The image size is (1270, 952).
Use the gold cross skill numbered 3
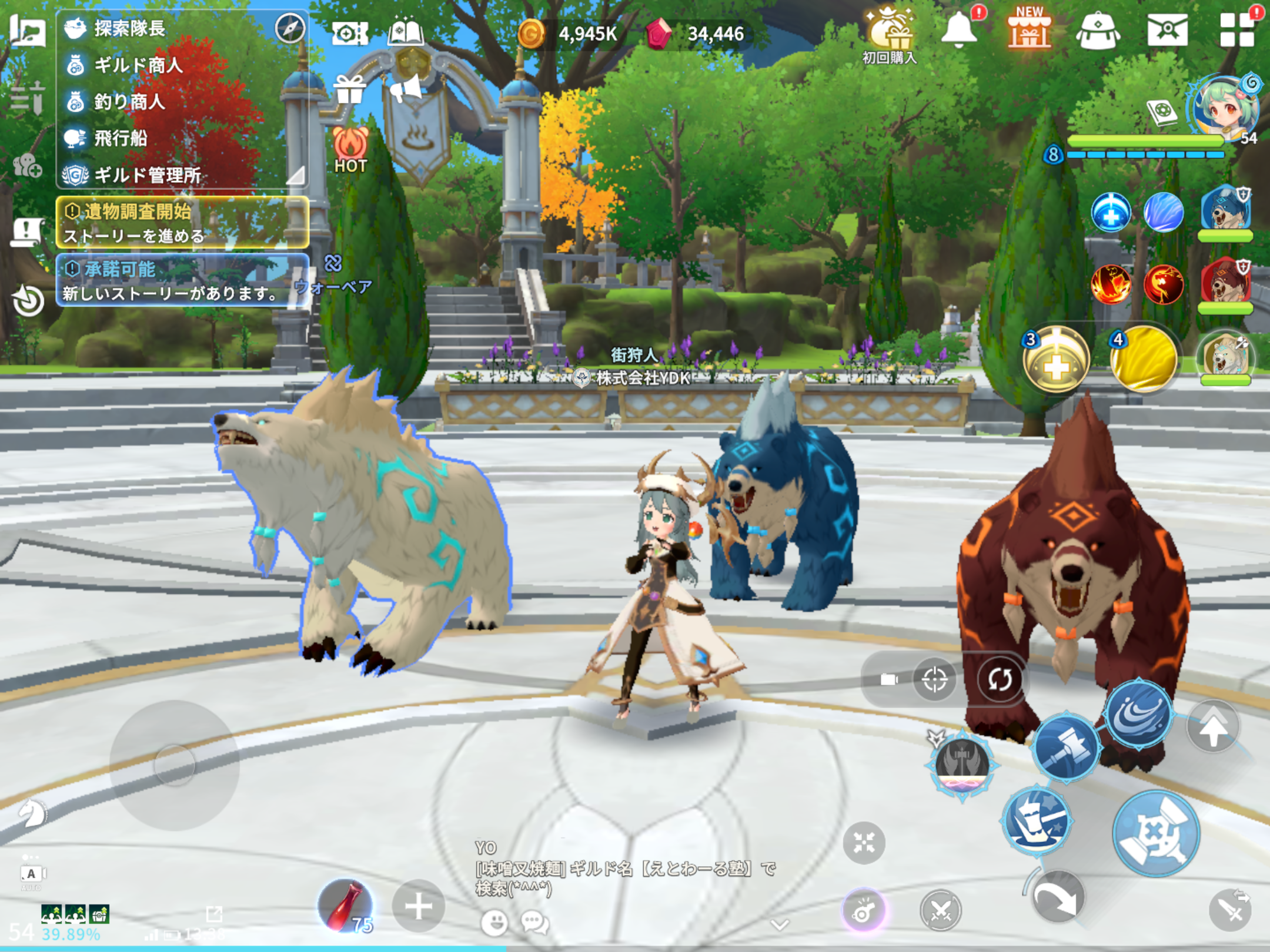(x=1056, y=360)
